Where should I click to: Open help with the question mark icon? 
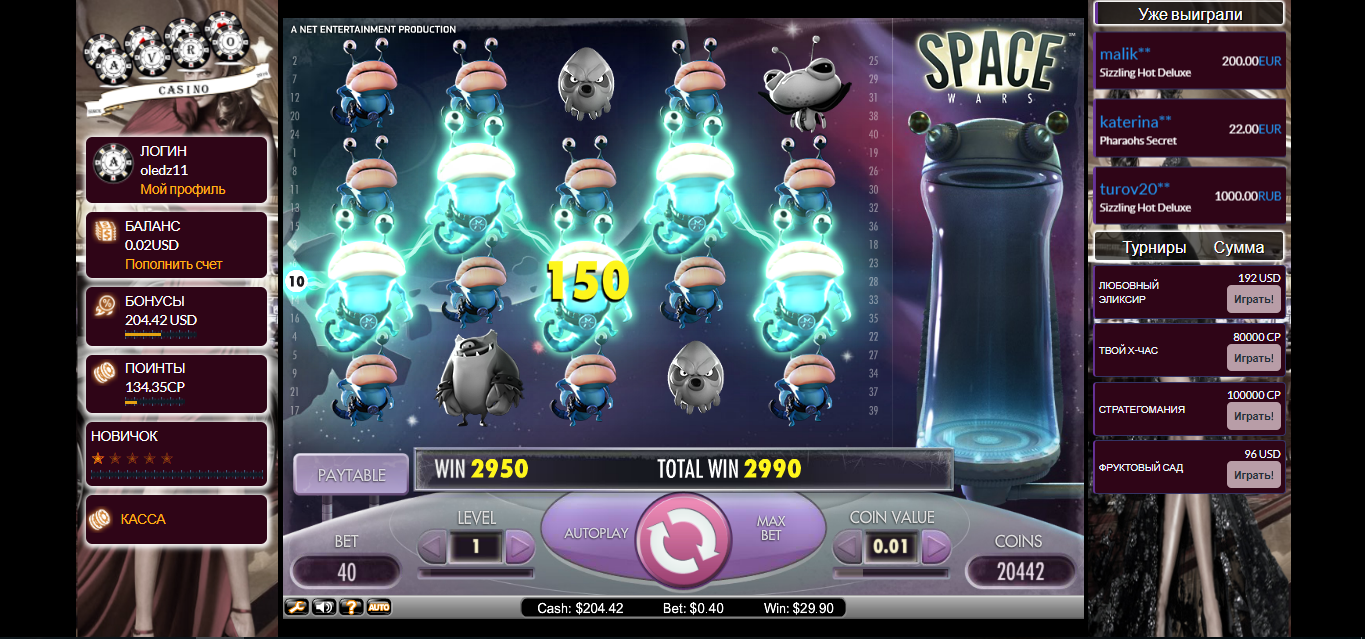351,606
